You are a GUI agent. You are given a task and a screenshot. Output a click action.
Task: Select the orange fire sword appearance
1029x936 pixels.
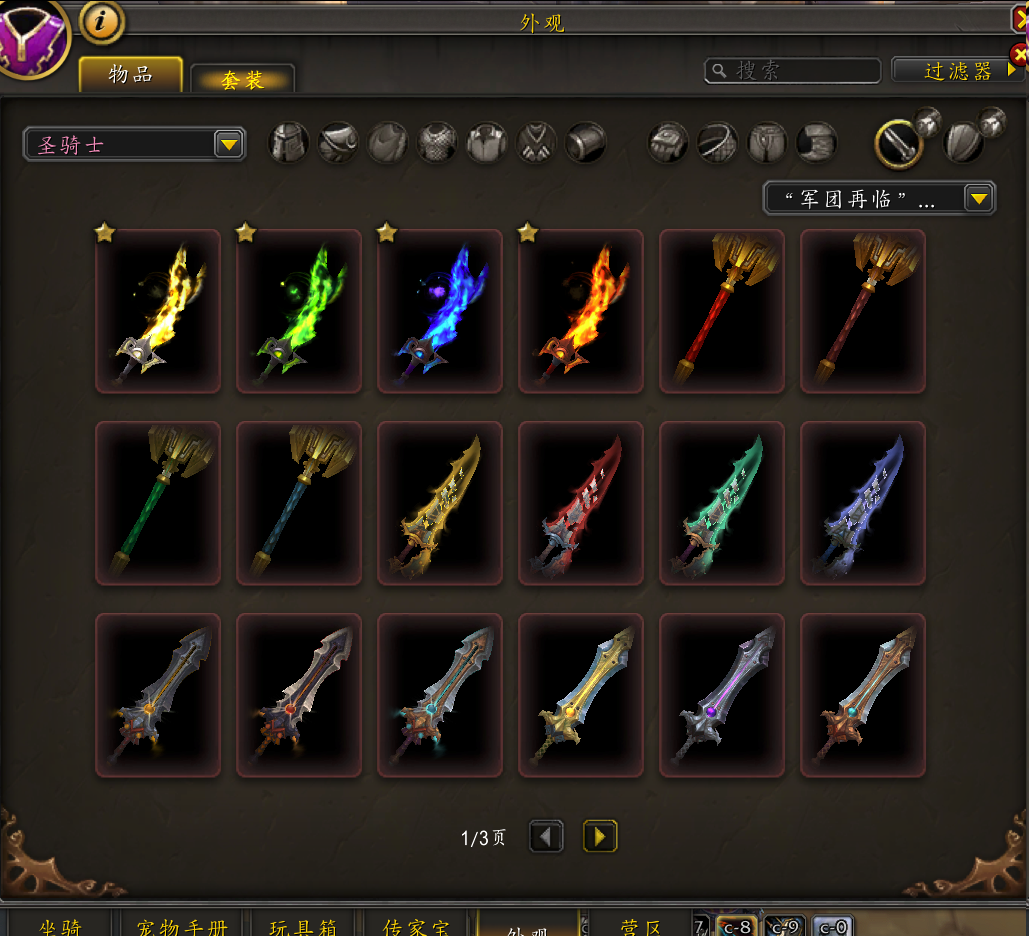581,311
